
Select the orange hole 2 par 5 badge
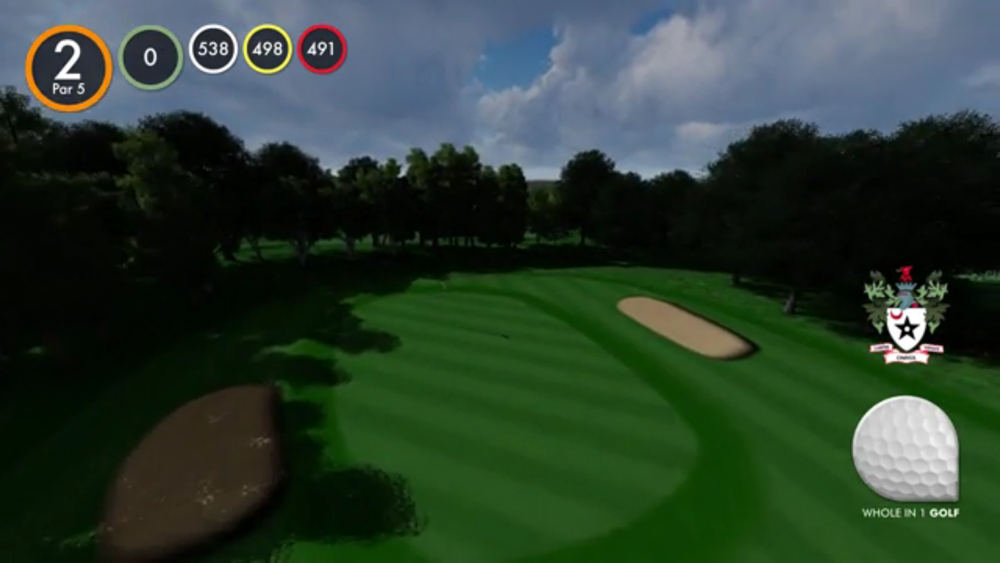pos(68,67)
